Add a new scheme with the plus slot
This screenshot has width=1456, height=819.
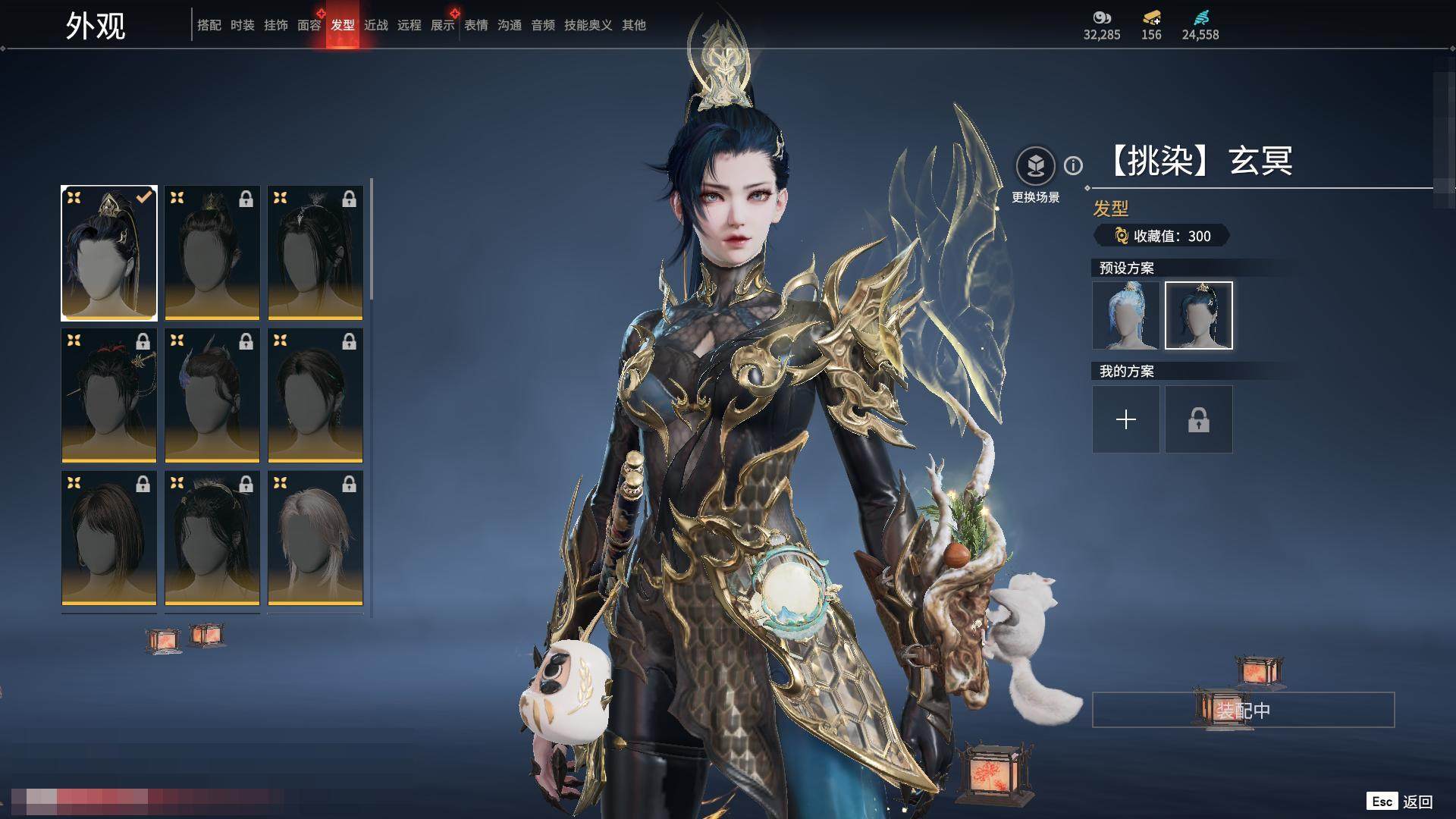[1125, 419]
